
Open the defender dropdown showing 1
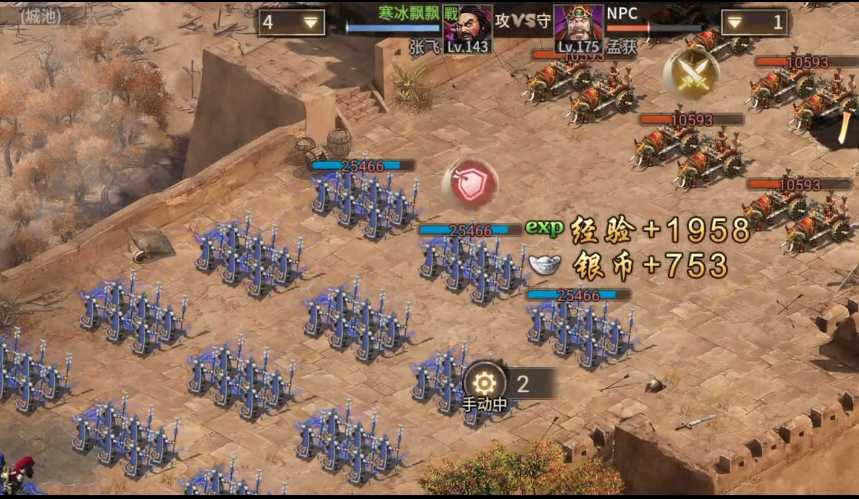(755, 22)
